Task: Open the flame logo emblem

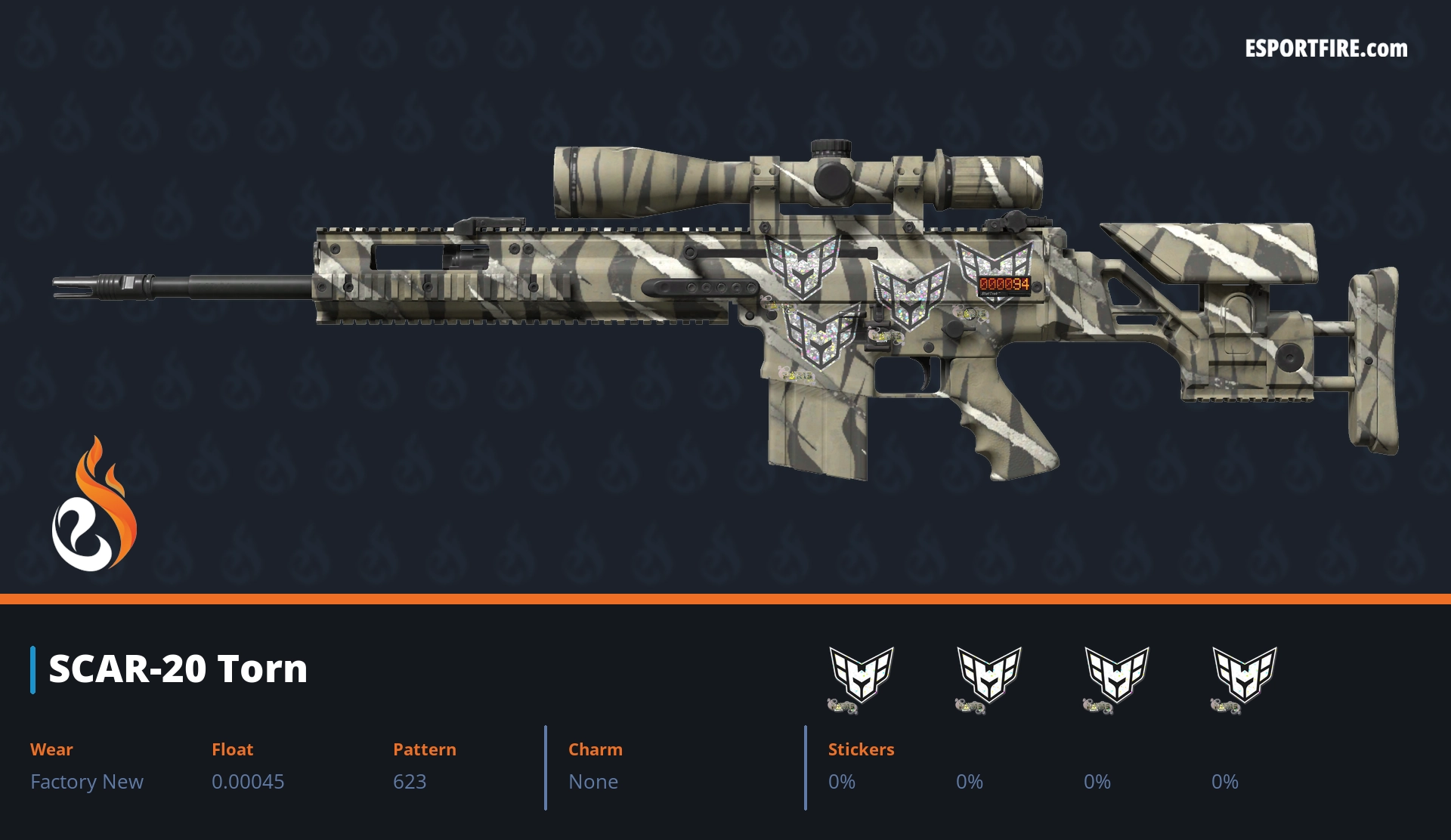Action: (x=94, y=506)
